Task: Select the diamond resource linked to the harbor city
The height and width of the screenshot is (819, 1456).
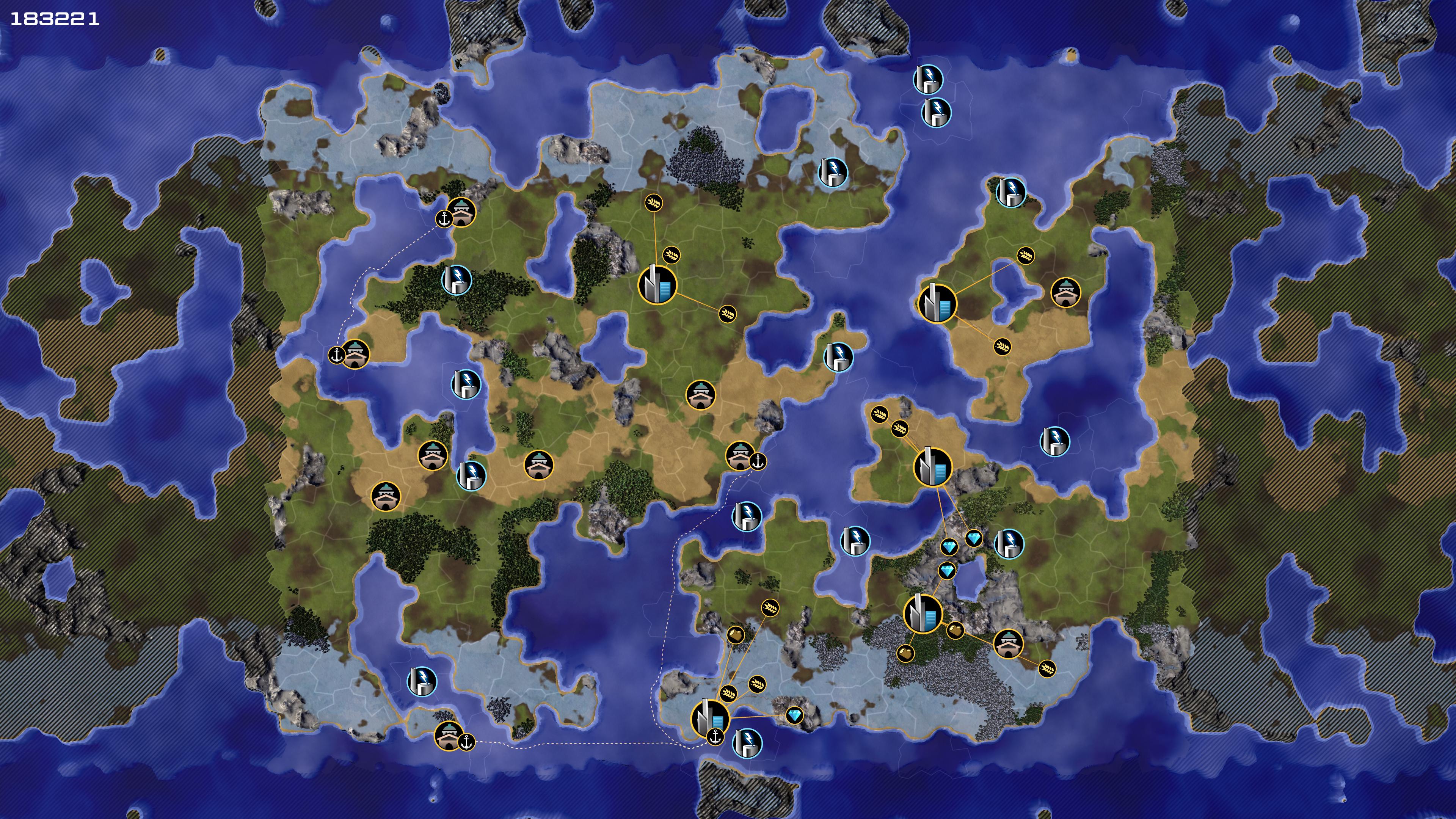Action: (794, 715)
